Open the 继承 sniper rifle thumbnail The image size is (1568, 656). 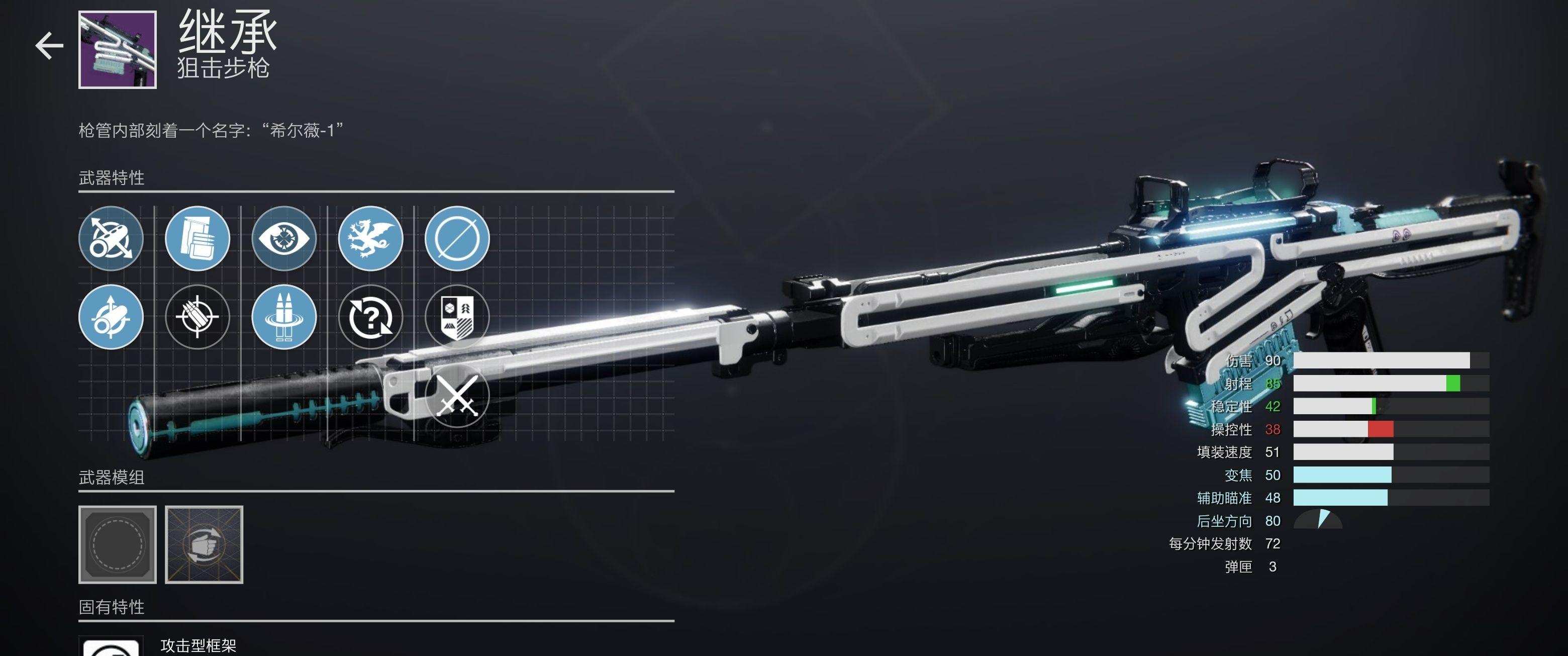click(118, 49)
